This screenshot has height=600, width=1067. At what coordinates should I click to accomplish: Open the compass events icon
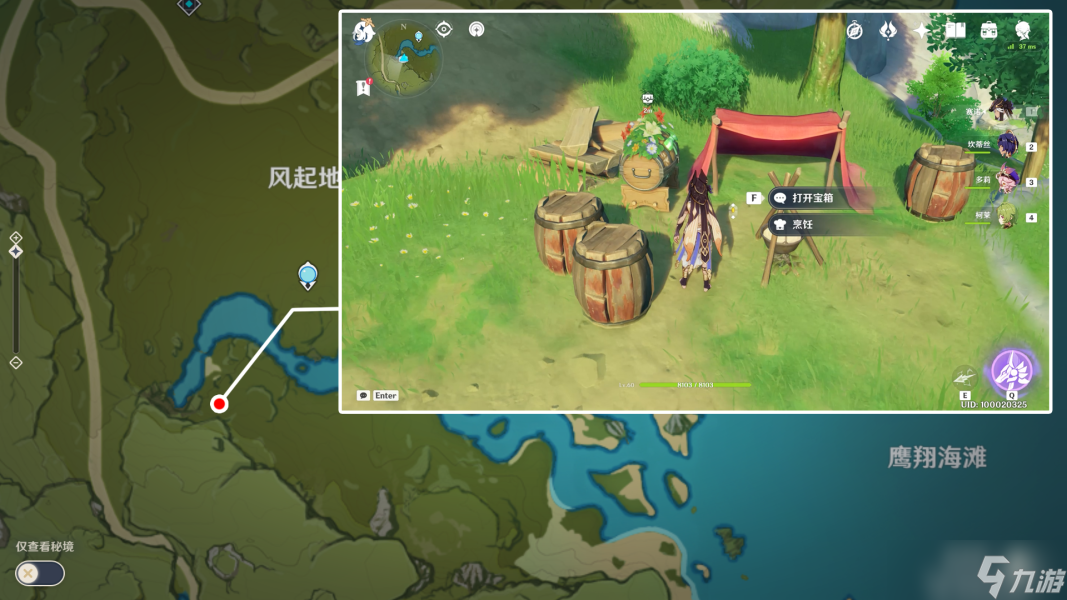click(x=854, y=30)
